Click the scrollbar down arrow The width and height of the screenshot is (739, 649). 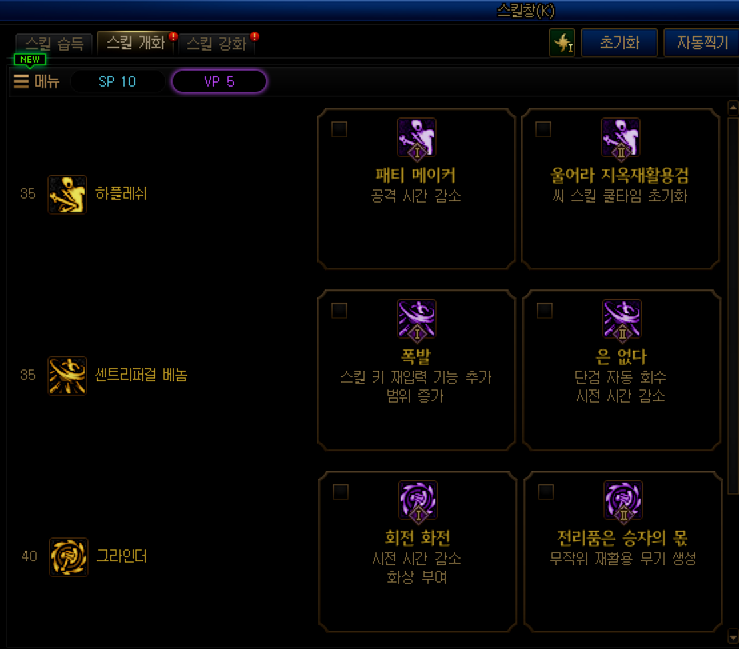732,636
